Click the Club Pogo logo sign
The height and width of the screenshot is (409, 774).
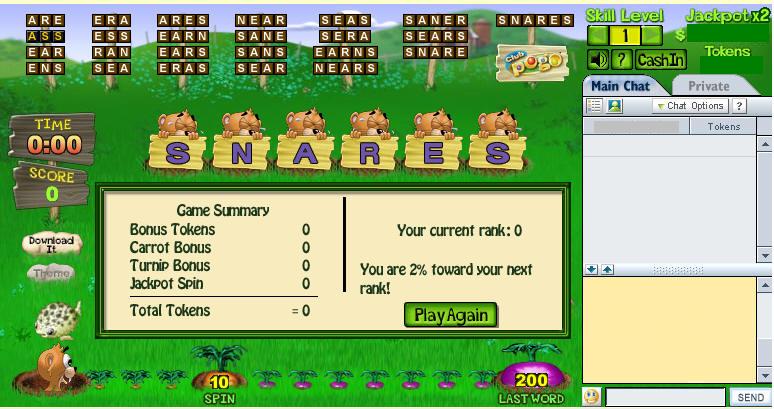[x=531, y=62]
